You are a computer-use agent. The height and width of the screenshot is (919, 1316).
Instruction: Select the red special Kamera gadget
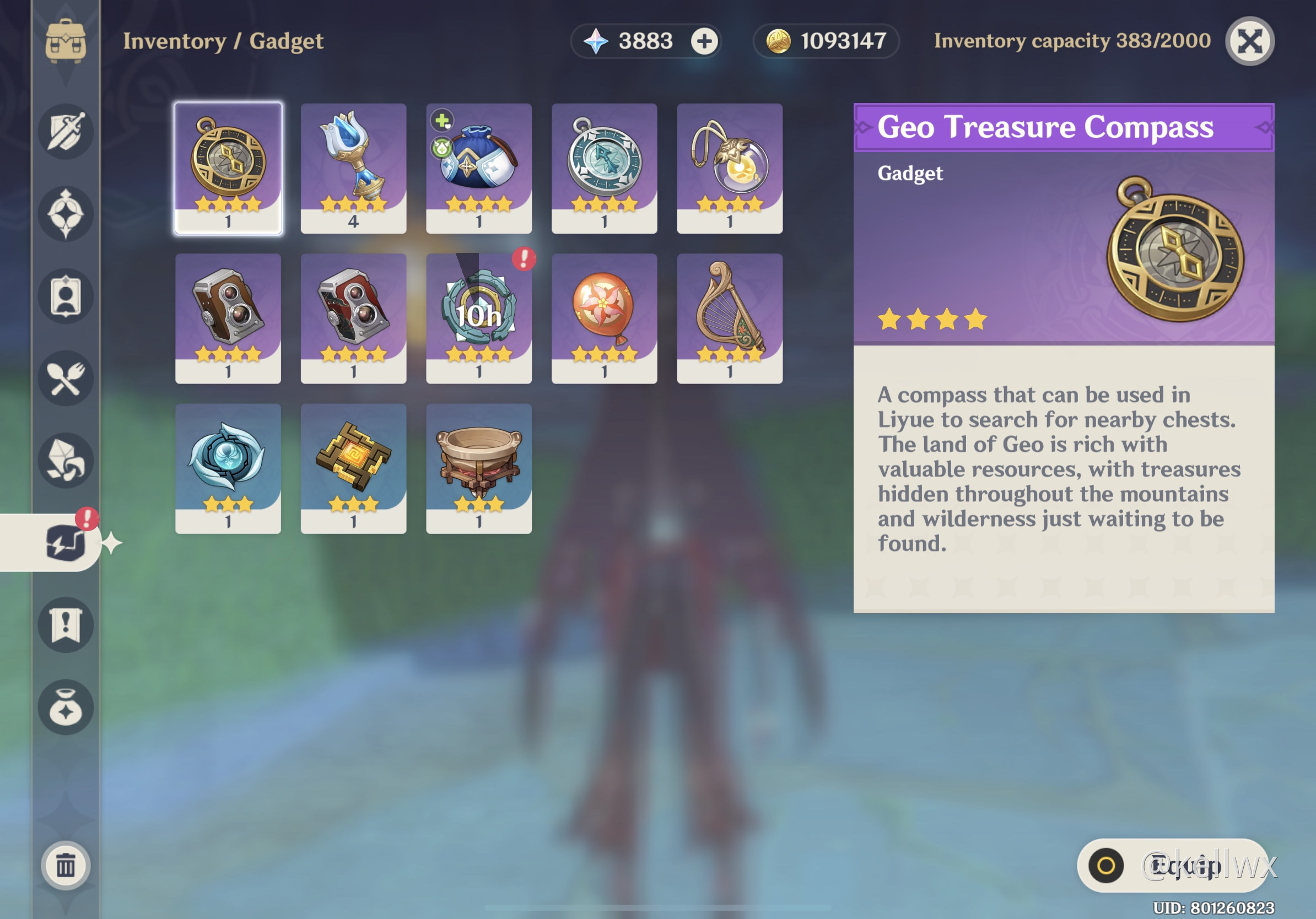[354, 318]
